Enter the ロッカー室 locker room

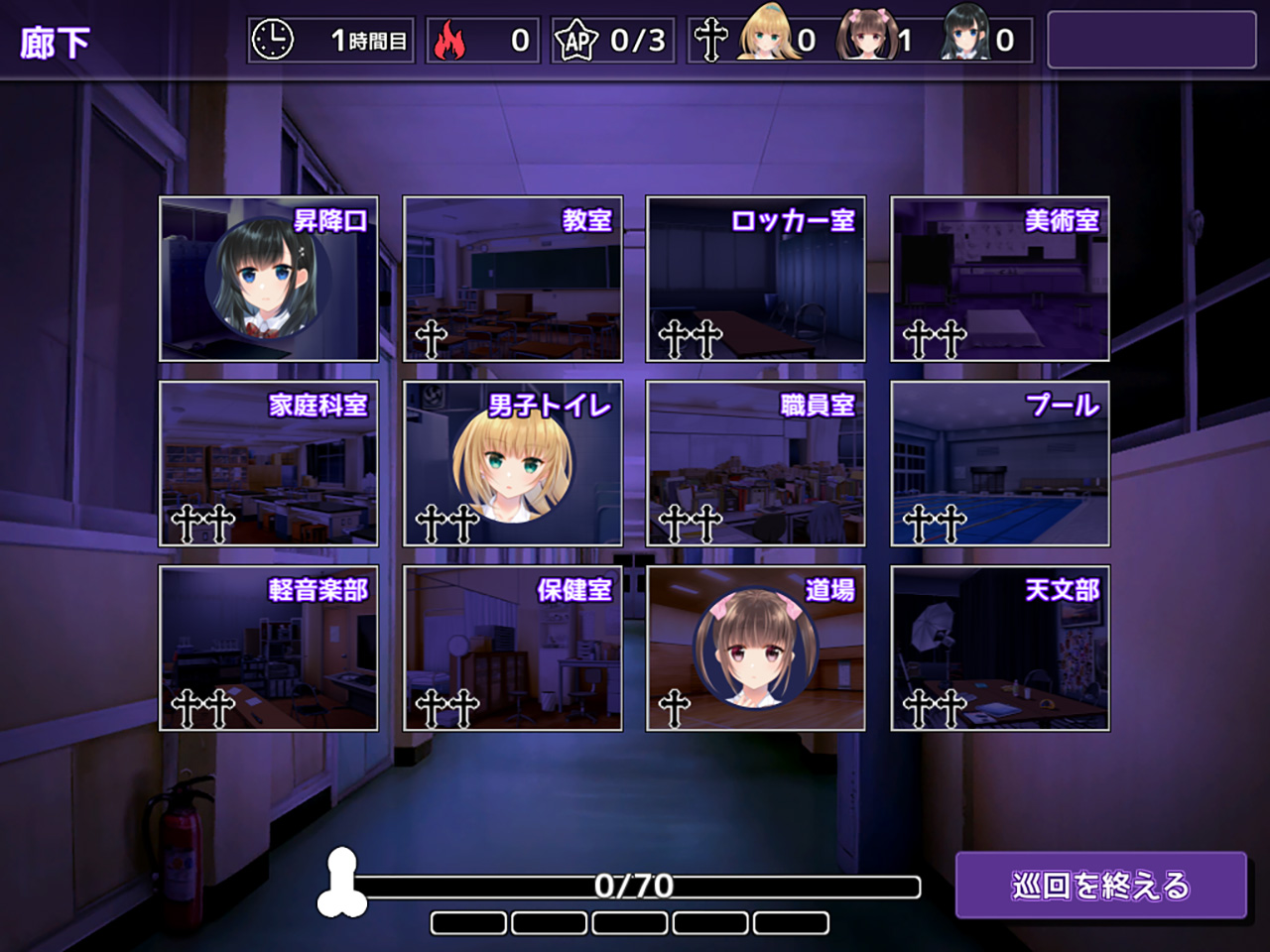tap(756, 279)
